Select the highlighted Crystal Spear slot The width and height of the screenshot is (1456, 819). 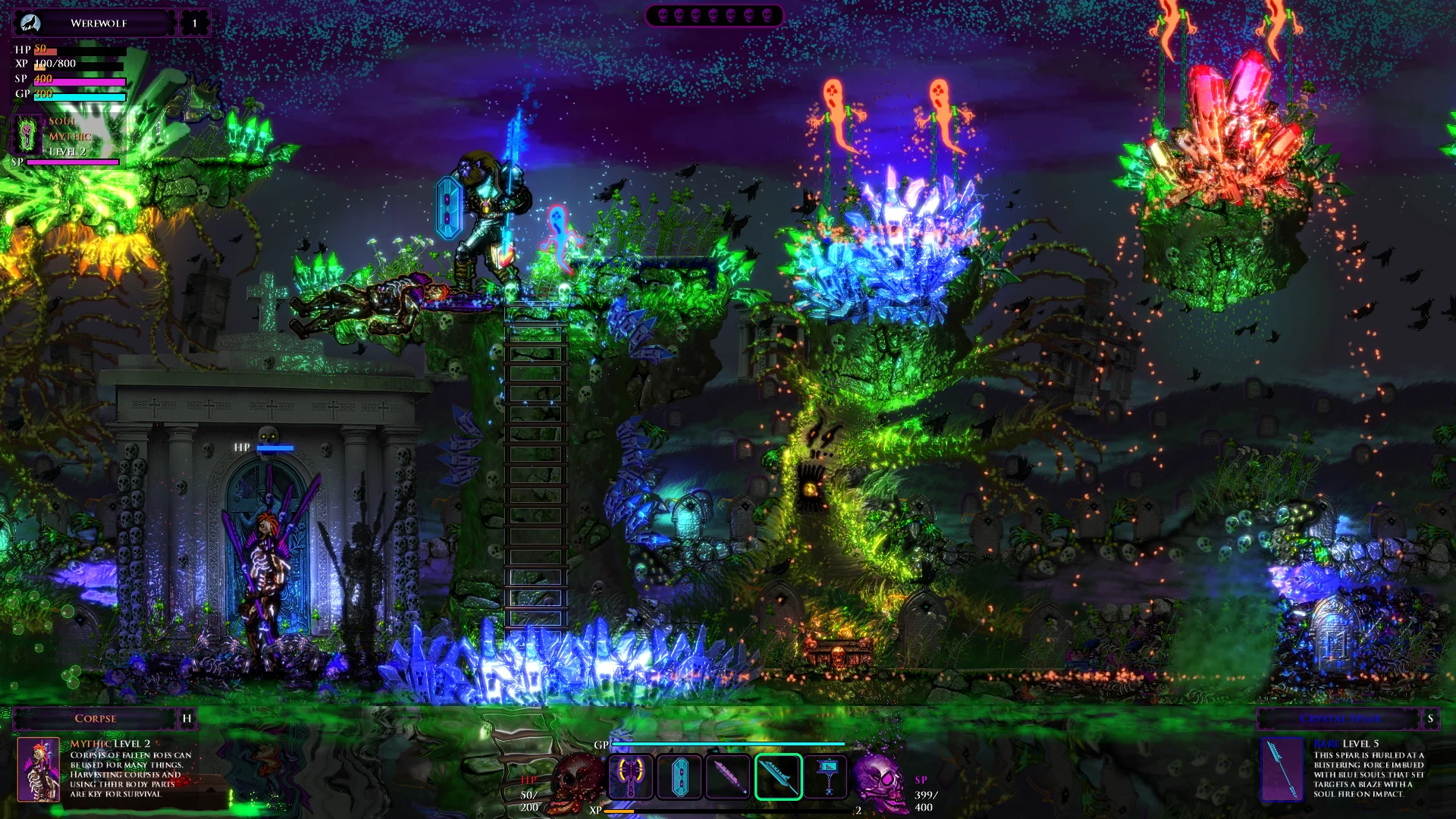(x=778, y=777)
